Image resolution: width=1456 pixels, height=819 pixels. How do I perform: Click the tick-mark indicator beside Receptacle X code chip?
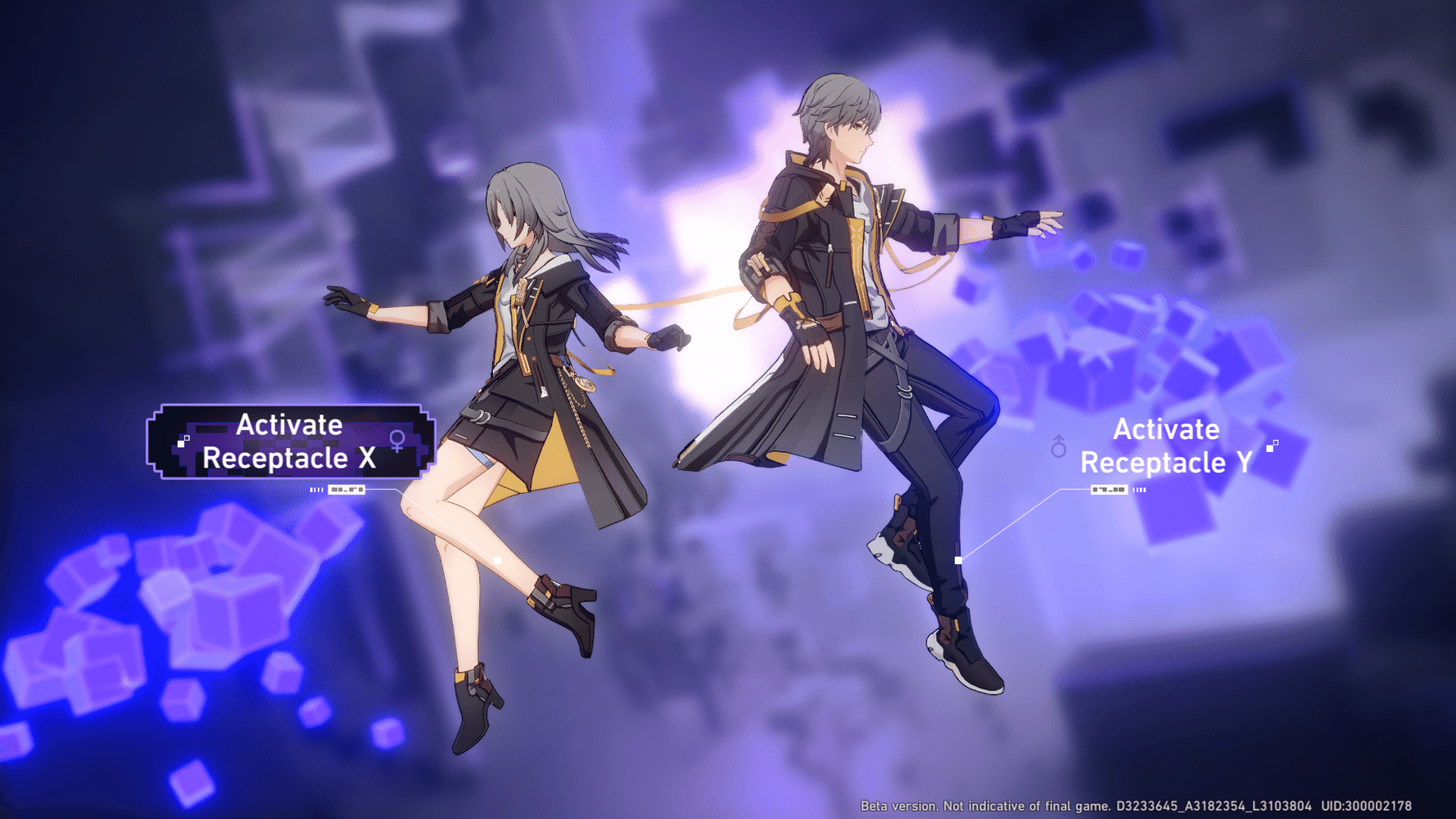click(316, 490)
